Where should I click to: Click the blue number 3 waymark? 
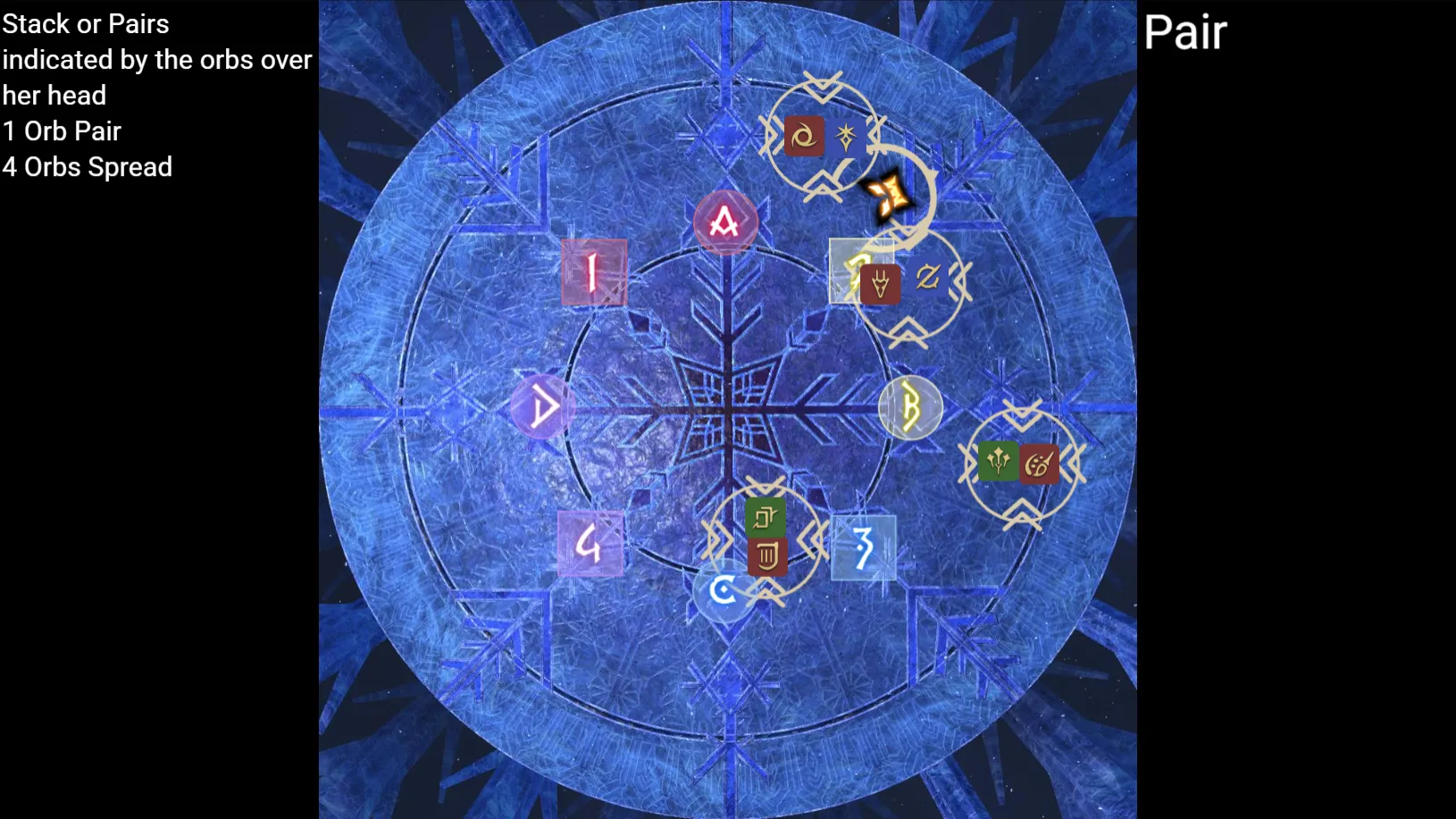863,546
